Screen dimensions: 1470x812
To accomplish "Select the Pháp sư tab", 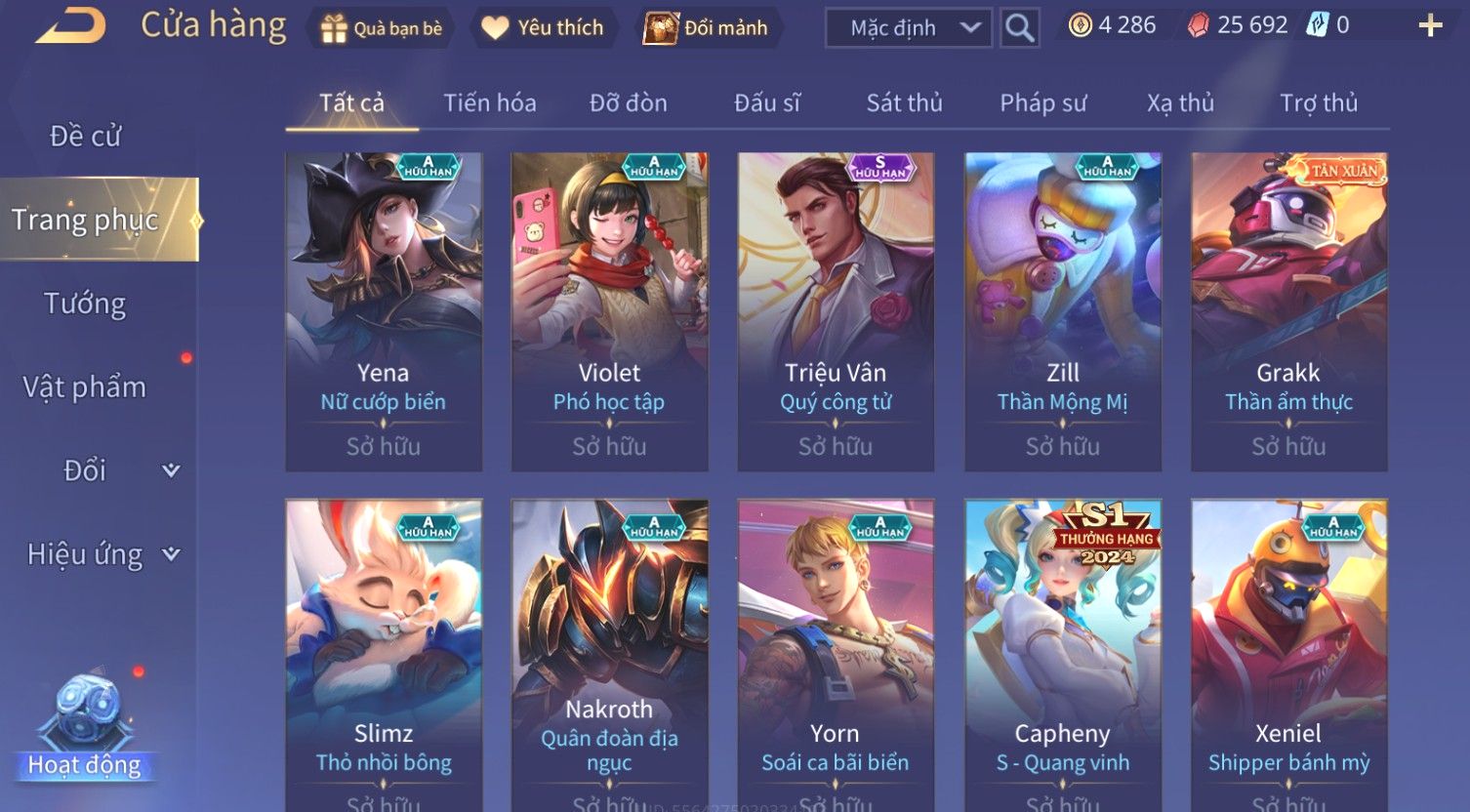I will tap(1042, 102).
